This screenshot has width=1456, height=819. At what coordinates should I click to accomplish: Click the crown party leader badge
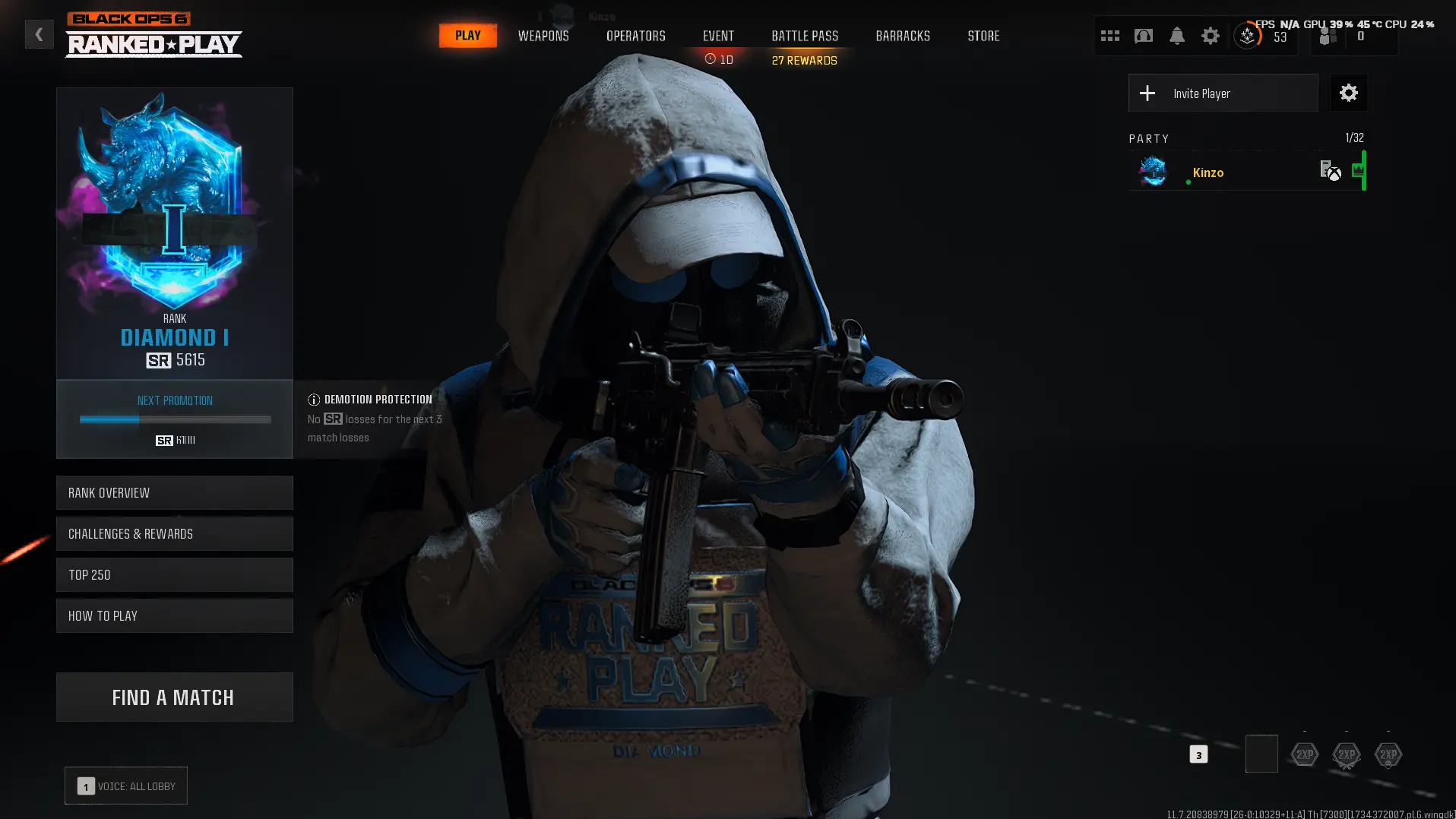1357,171
